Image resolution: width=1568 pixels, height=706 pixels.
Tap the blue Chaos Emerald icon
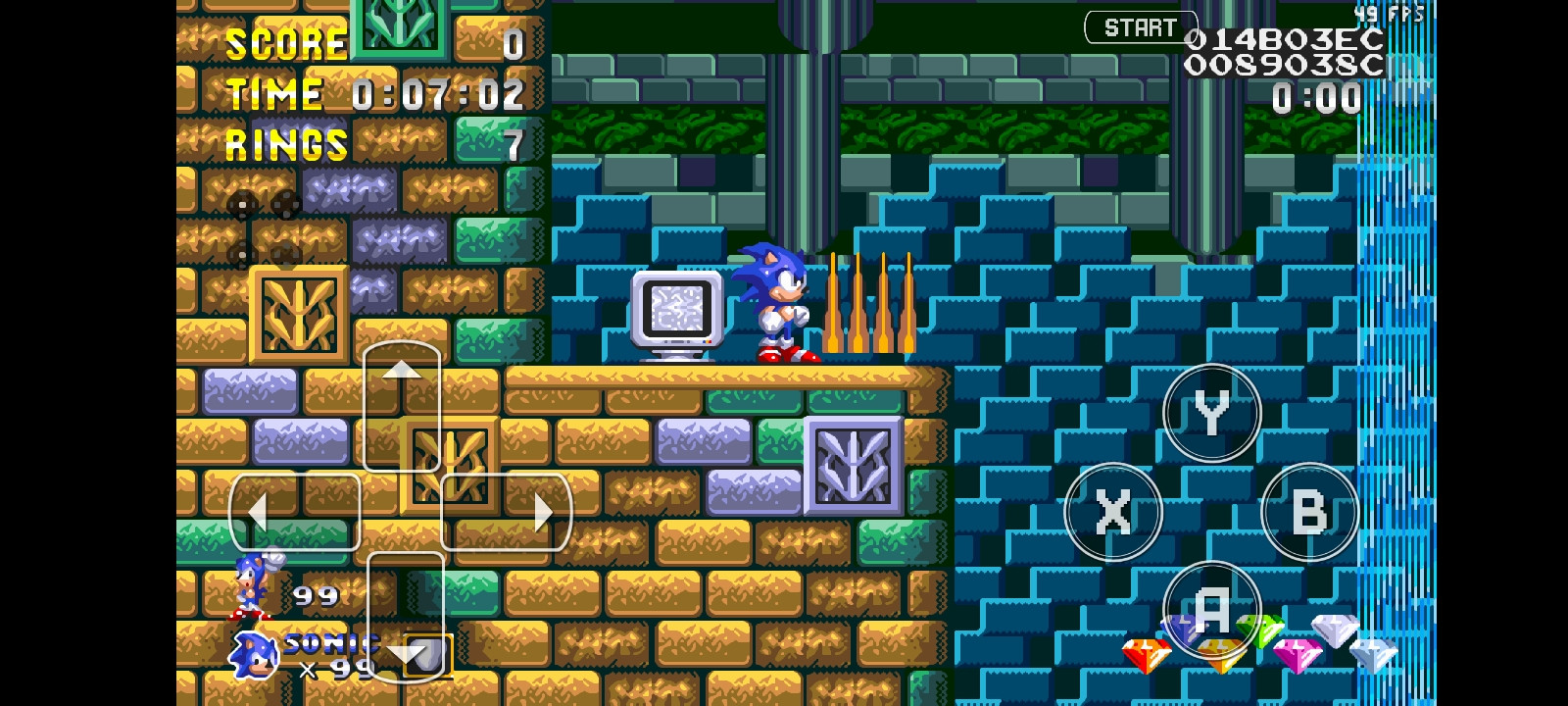(x=1182, y=631)
